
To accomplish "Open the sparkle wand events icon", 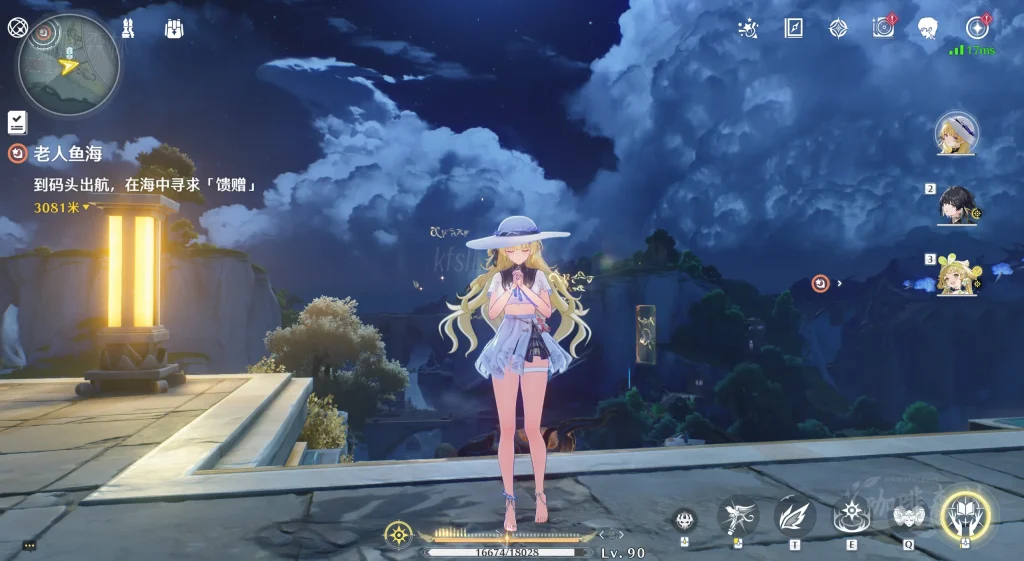I will pyautogui.click(x=747, y=28).
